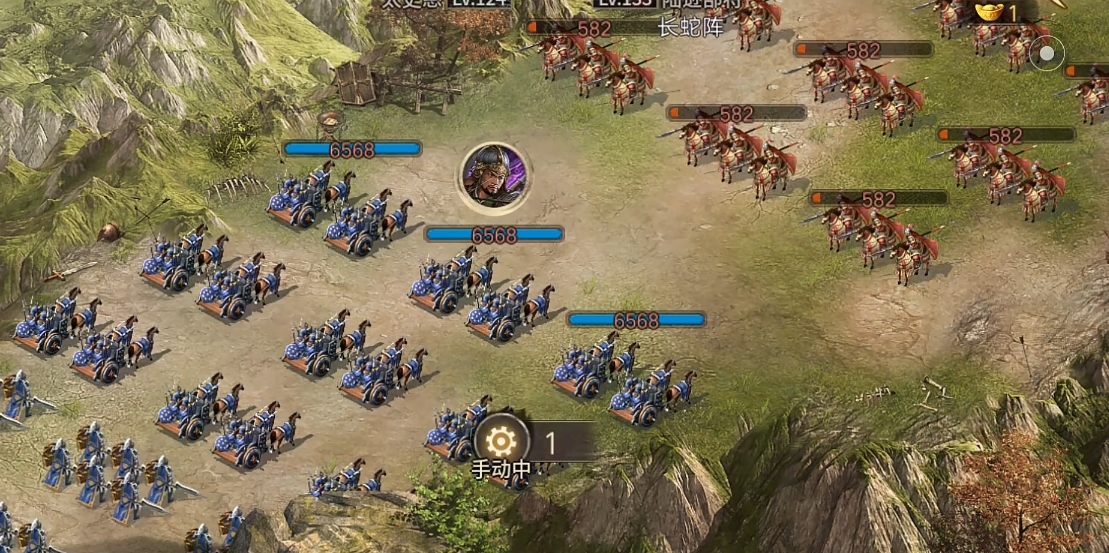Toggle the 手动中 manual mode gear button
The image size is (1109, 553).
501,441
